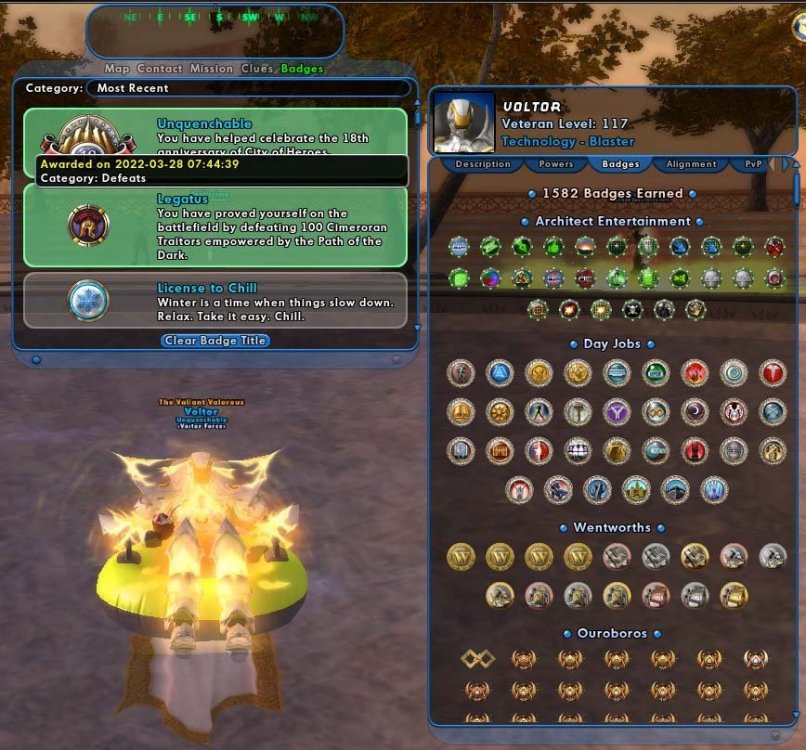This screenshot has width=806, height=750.
Task: Switch to the PvP tab
Action: coord(755,164)
